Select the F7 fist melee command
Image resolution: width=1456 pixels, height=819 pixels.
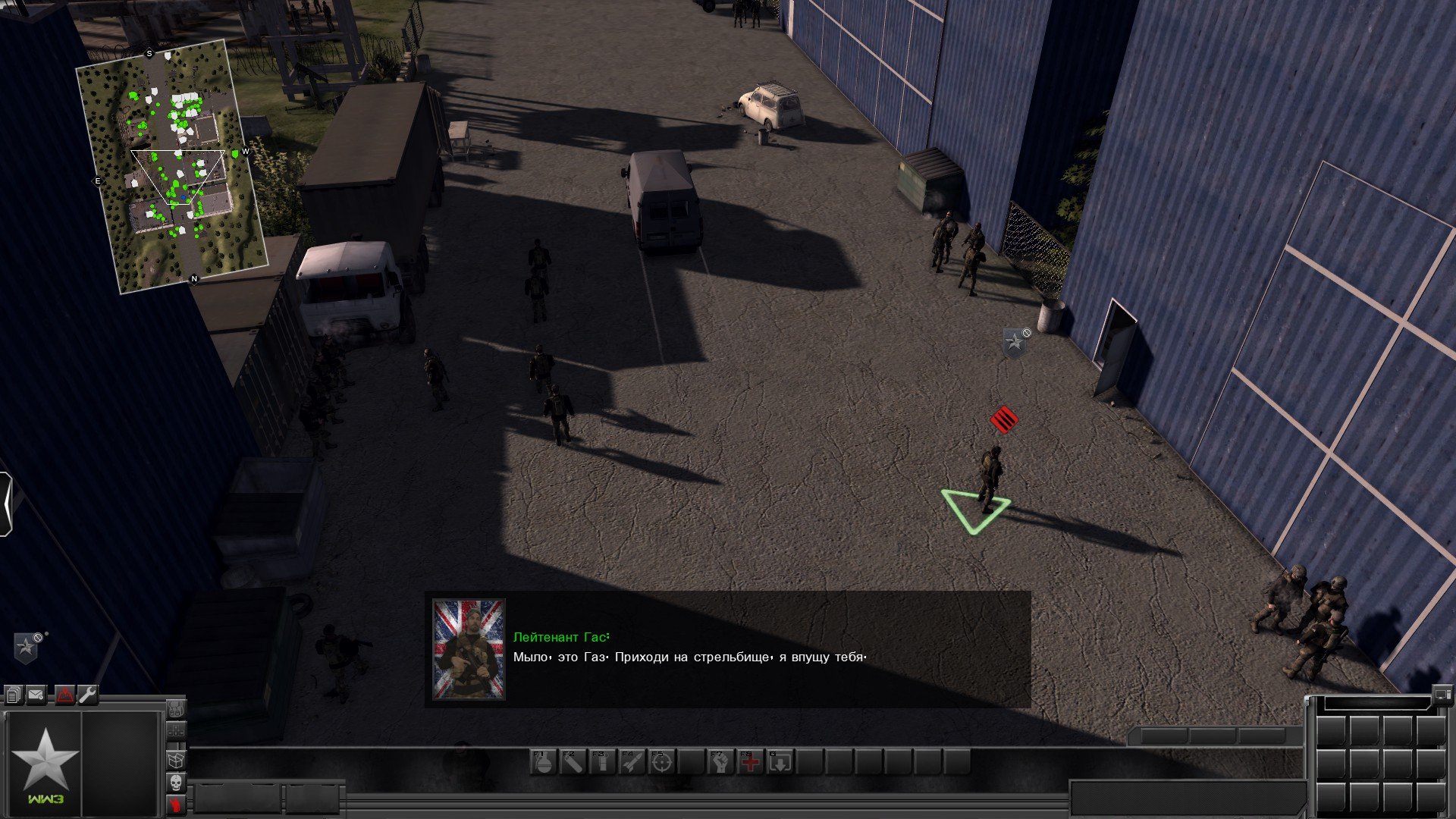tap(721, 761)
